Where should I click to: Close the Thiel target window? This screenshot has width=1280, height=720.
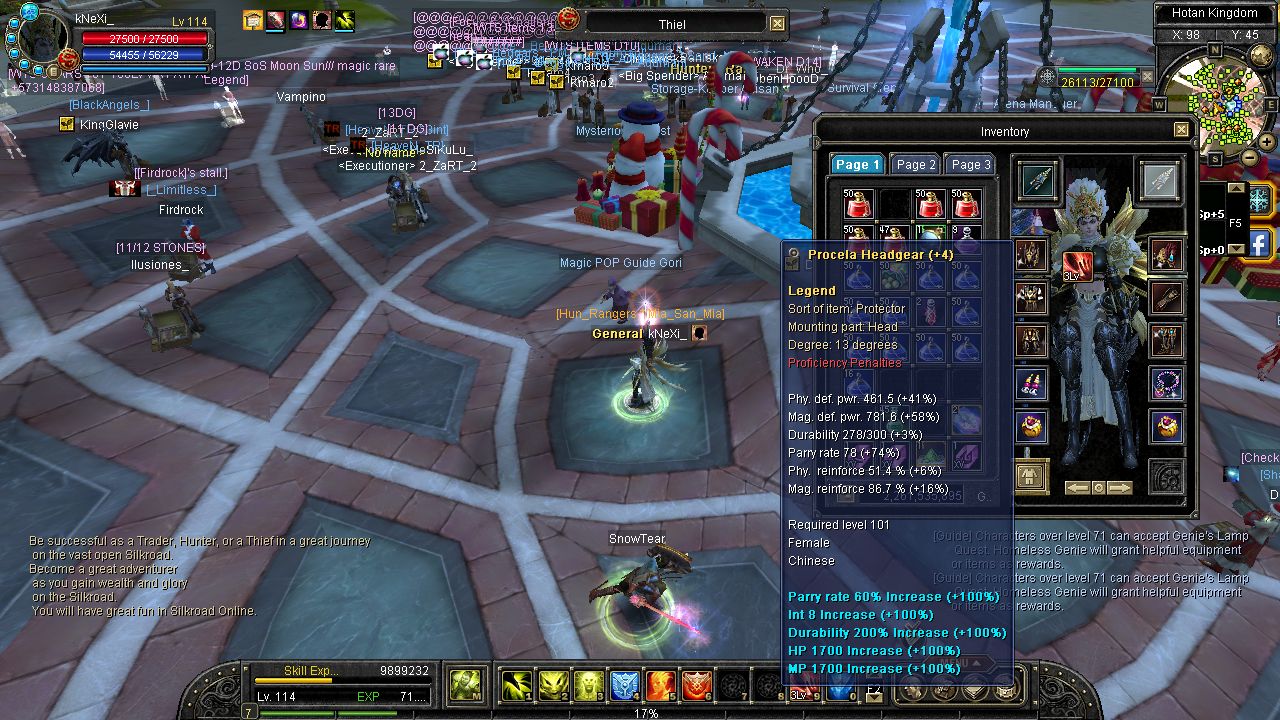coord(777,24)
